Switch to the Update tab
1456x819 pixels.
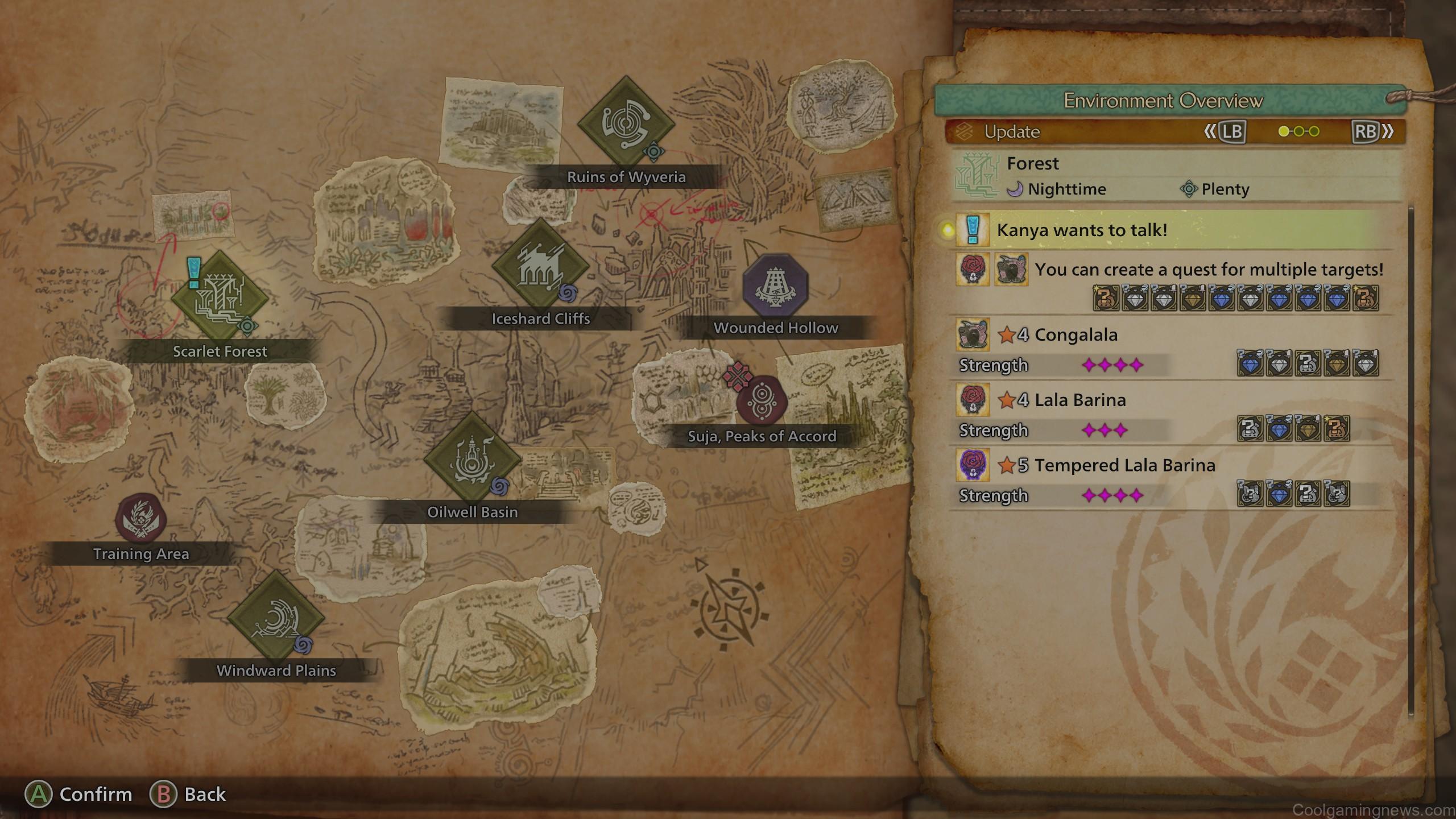(x=1012, y=132)
